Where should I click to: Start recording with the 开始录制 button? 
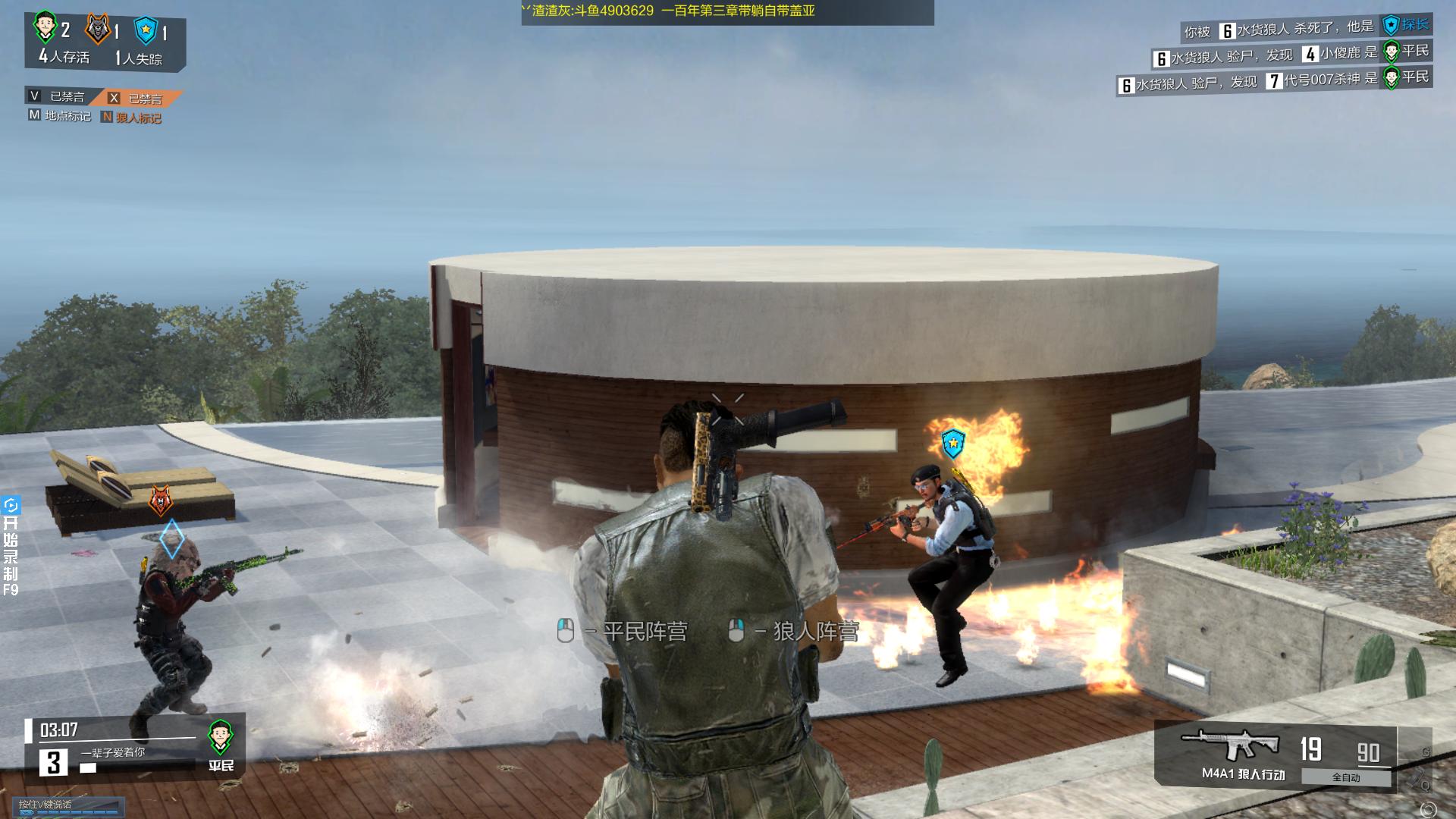[11, 546]
